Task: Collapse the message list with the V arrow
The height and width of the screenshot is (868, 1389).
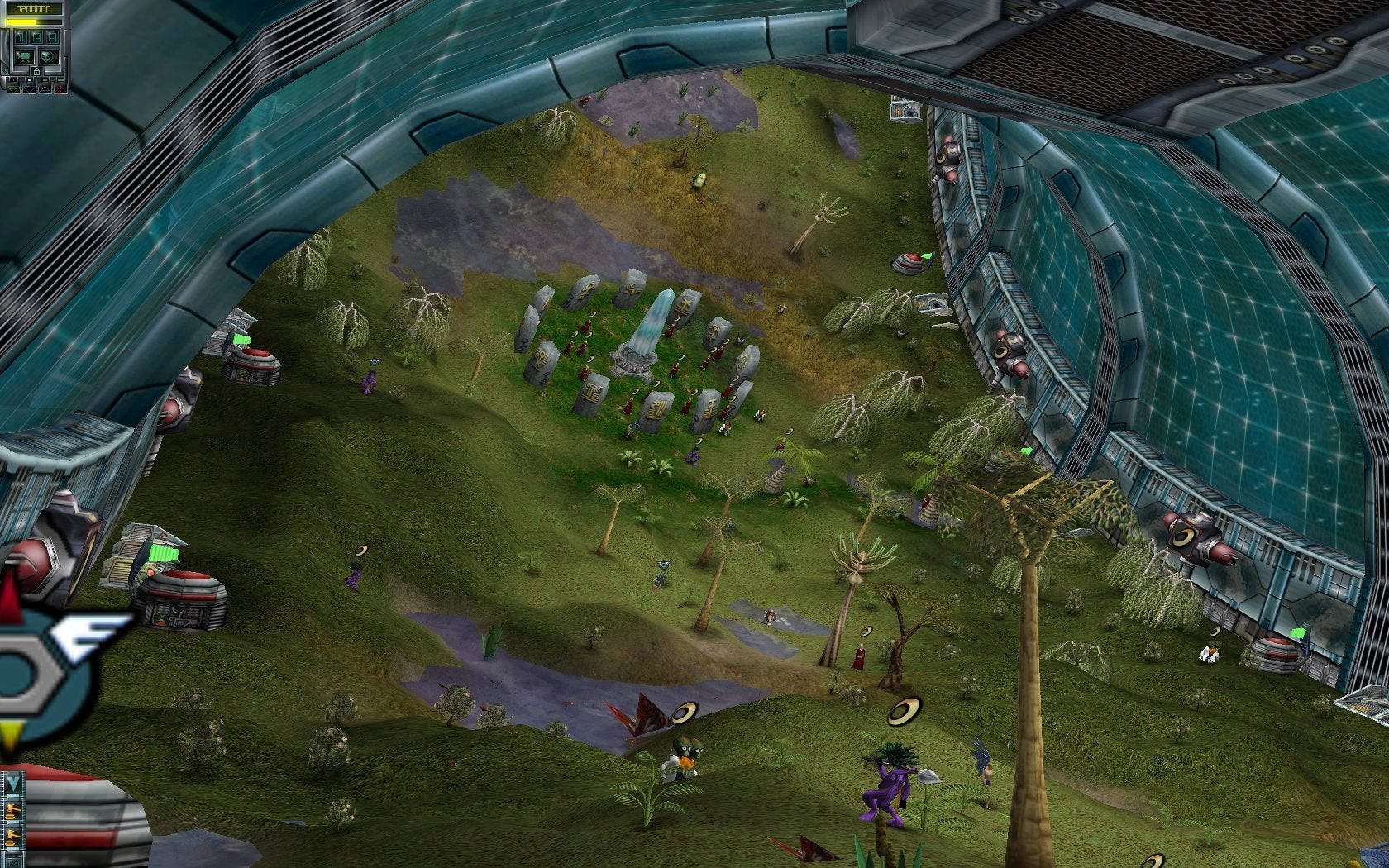Action: coord(13,782)
